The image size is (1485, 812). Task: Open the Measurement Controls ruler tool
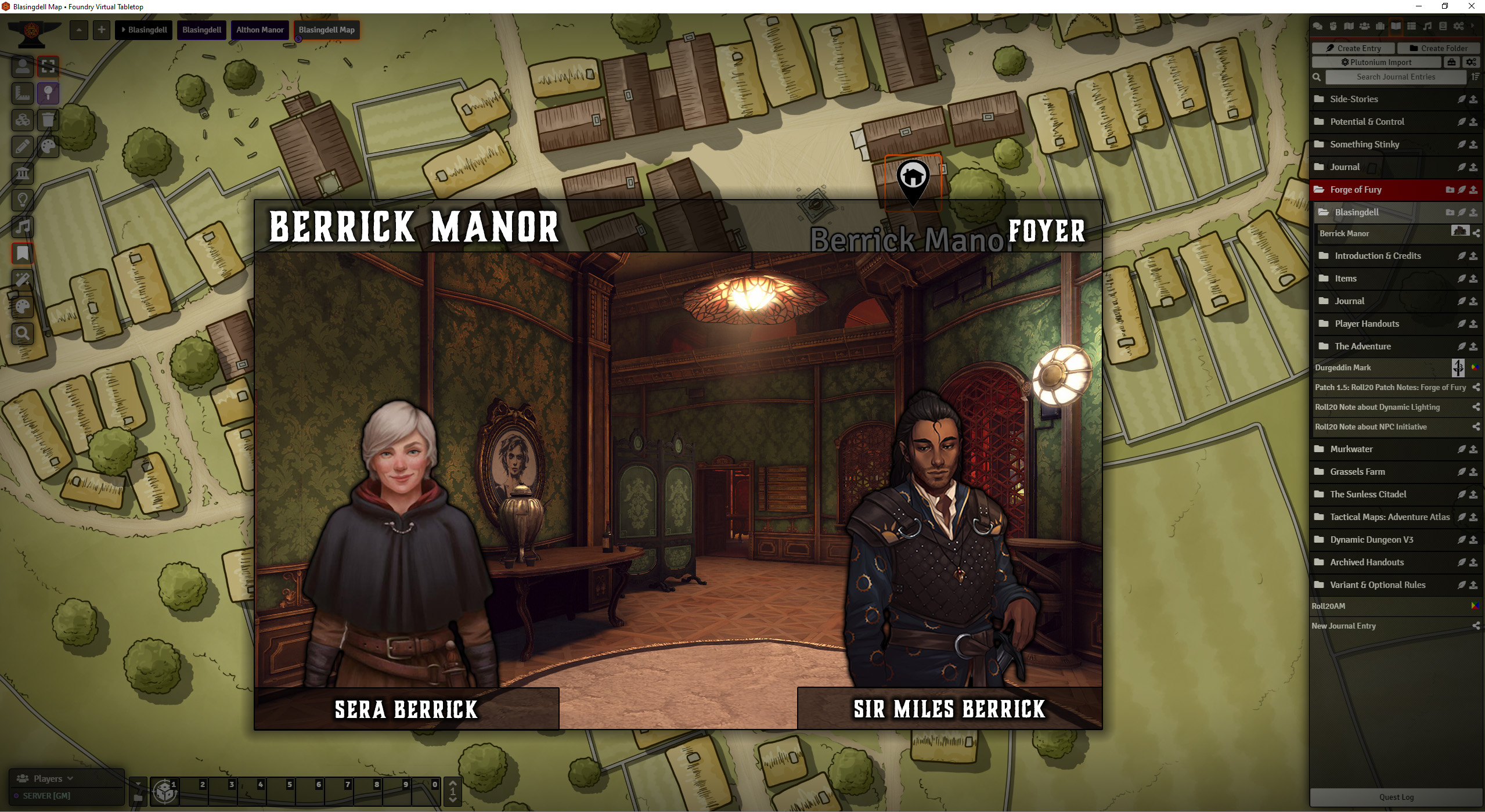point(23,93)
